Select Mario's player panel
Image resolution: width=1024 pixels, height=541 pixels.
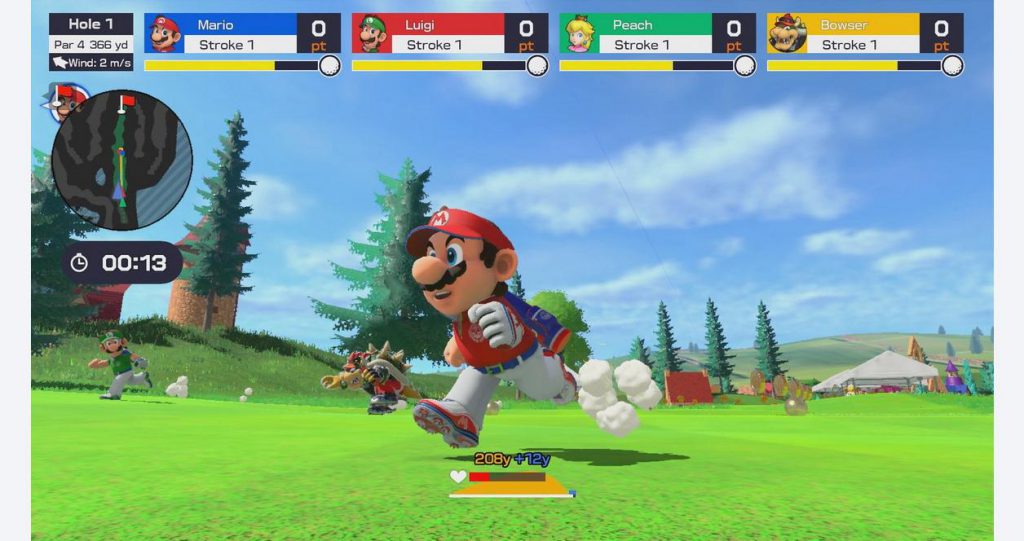(x=242, y=34)
